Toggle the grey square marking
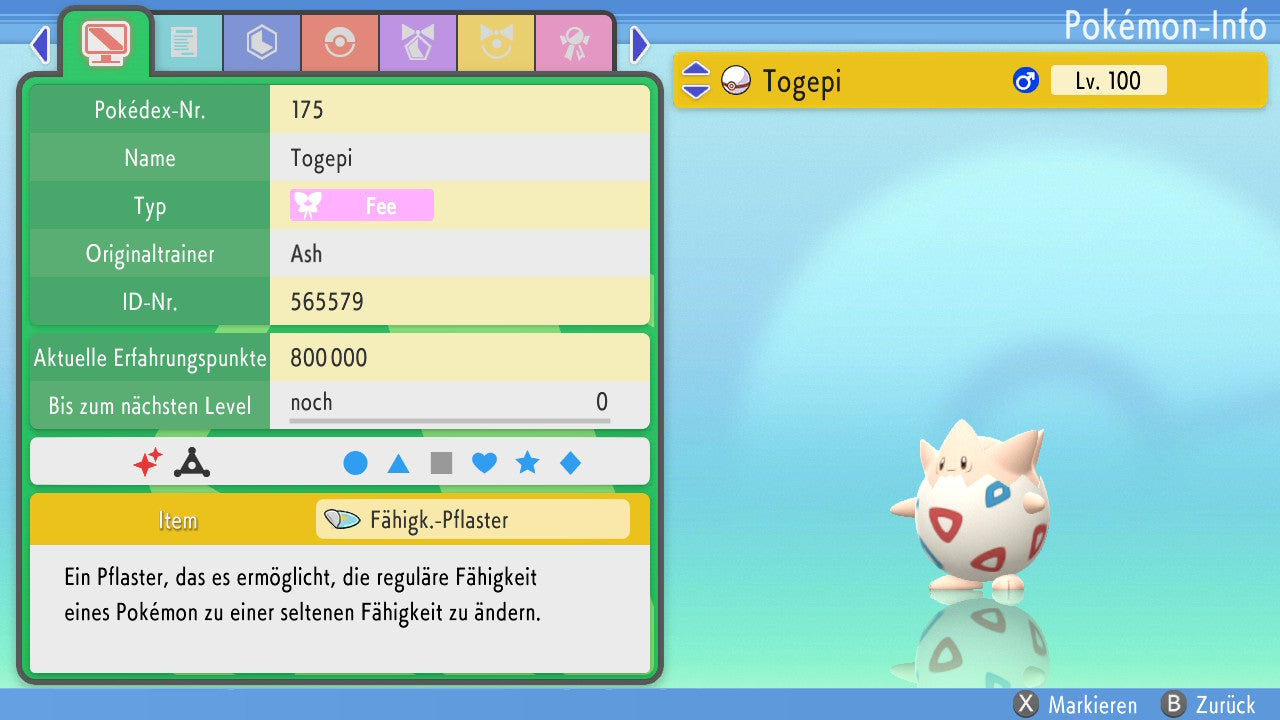This screenshot has height=720, width=1280. tap(441, 463)
